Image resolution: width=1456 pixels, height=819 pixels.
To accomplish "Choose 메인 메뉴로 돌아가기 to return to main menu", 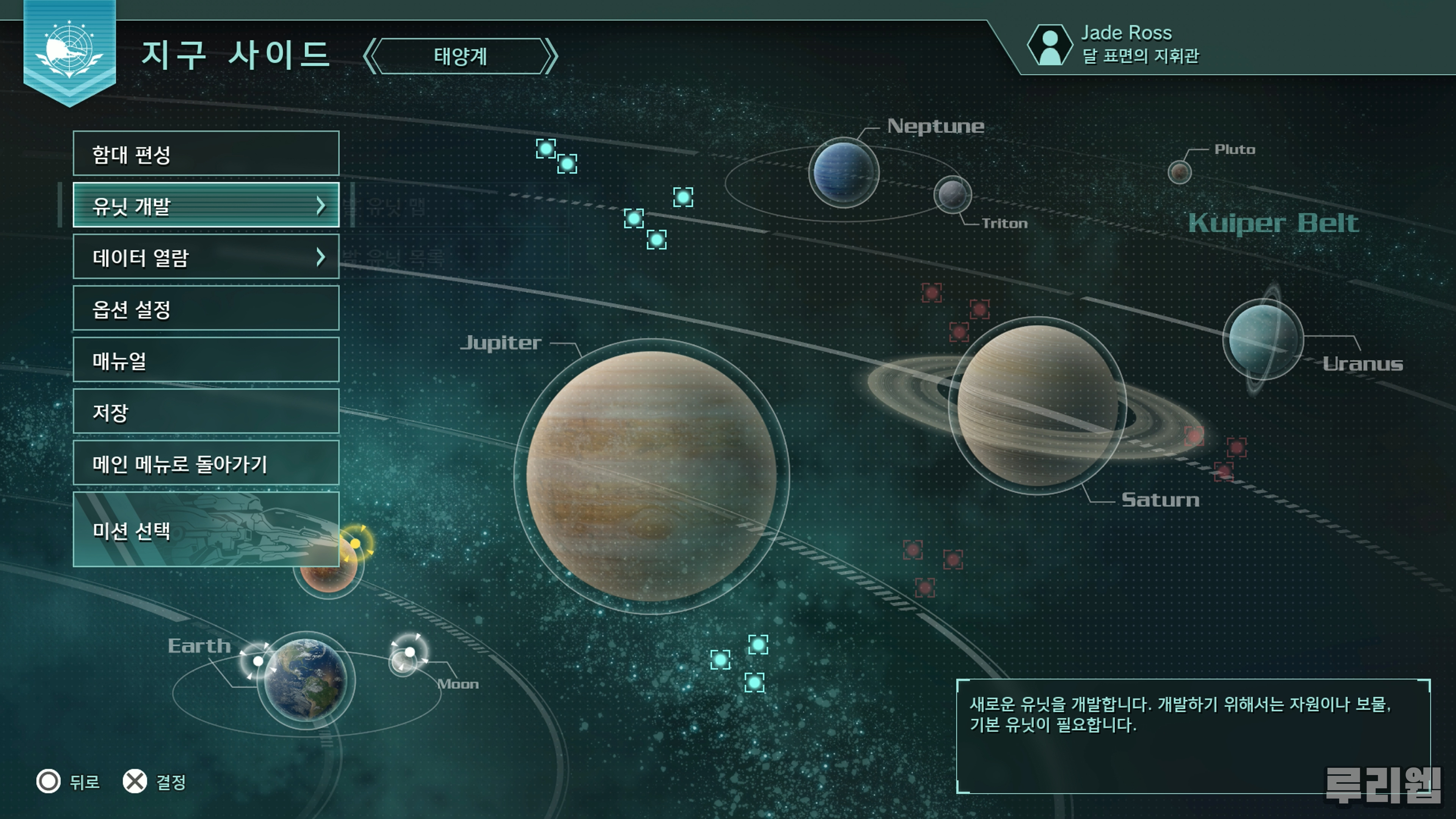I will (x=206, y=463).
